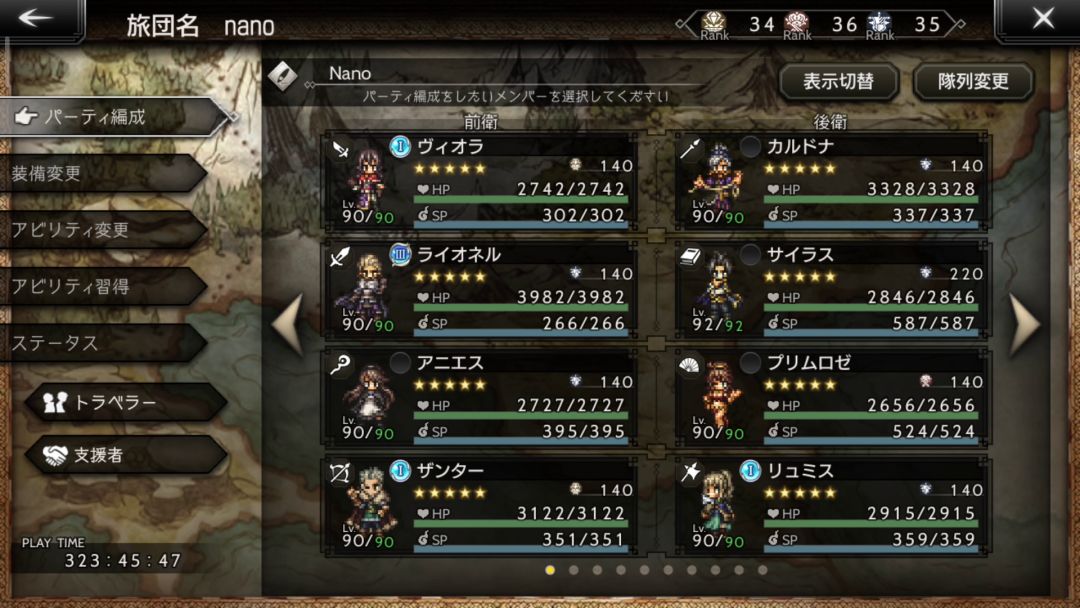The width and height of the screenshot is (1080, 608).
Task: Pick the プリムロゼ character card
Action: coord(832,396)
